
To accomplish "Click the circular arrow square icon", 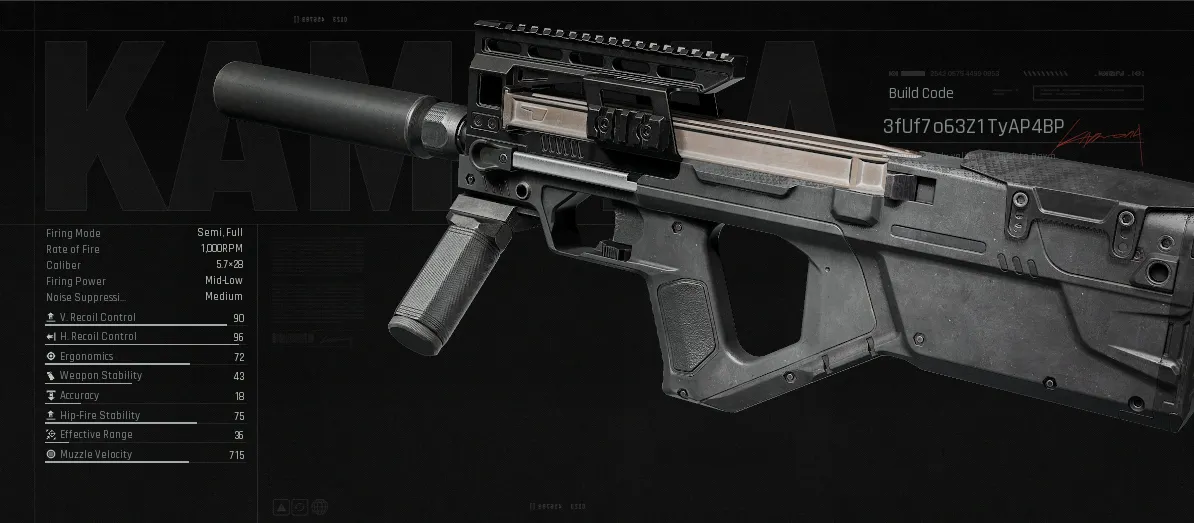I will pos(301,507).
